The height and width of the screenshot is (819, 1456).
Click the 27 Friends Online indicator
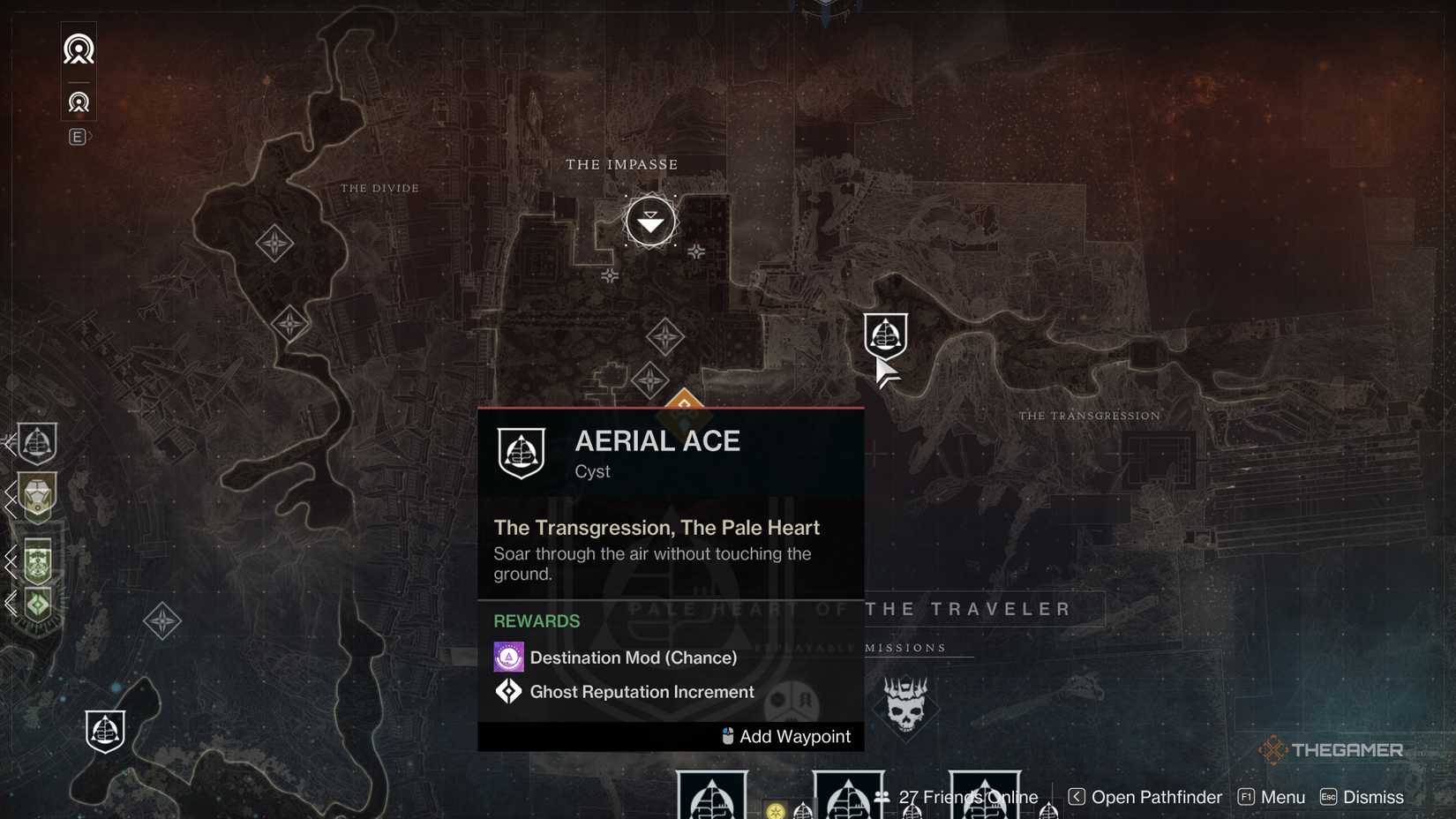(x=967, y=796)
